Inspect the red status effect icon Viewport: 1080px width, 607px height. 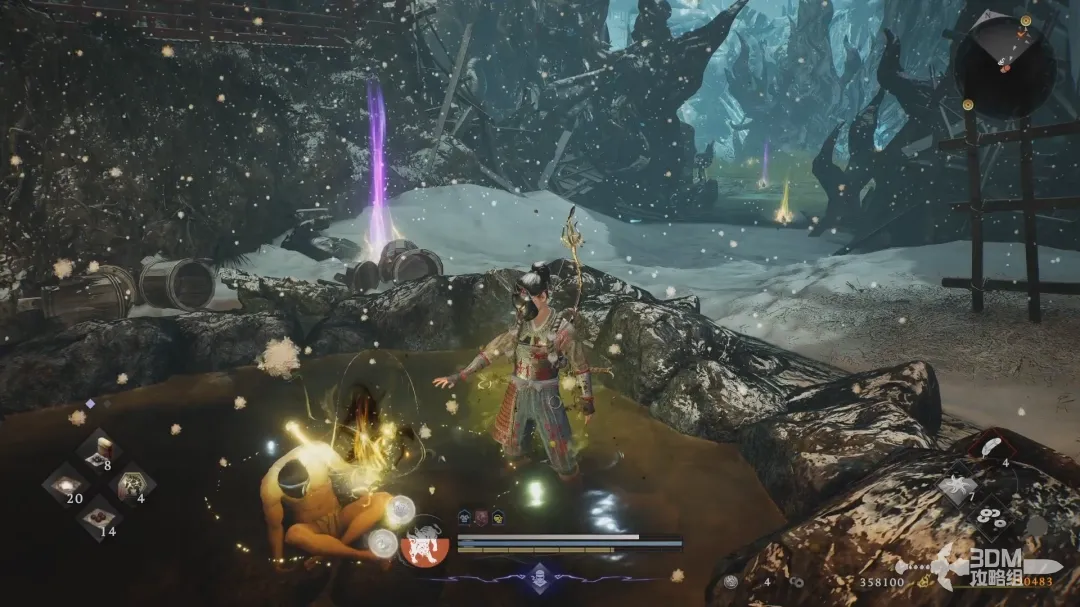(482, 517)
